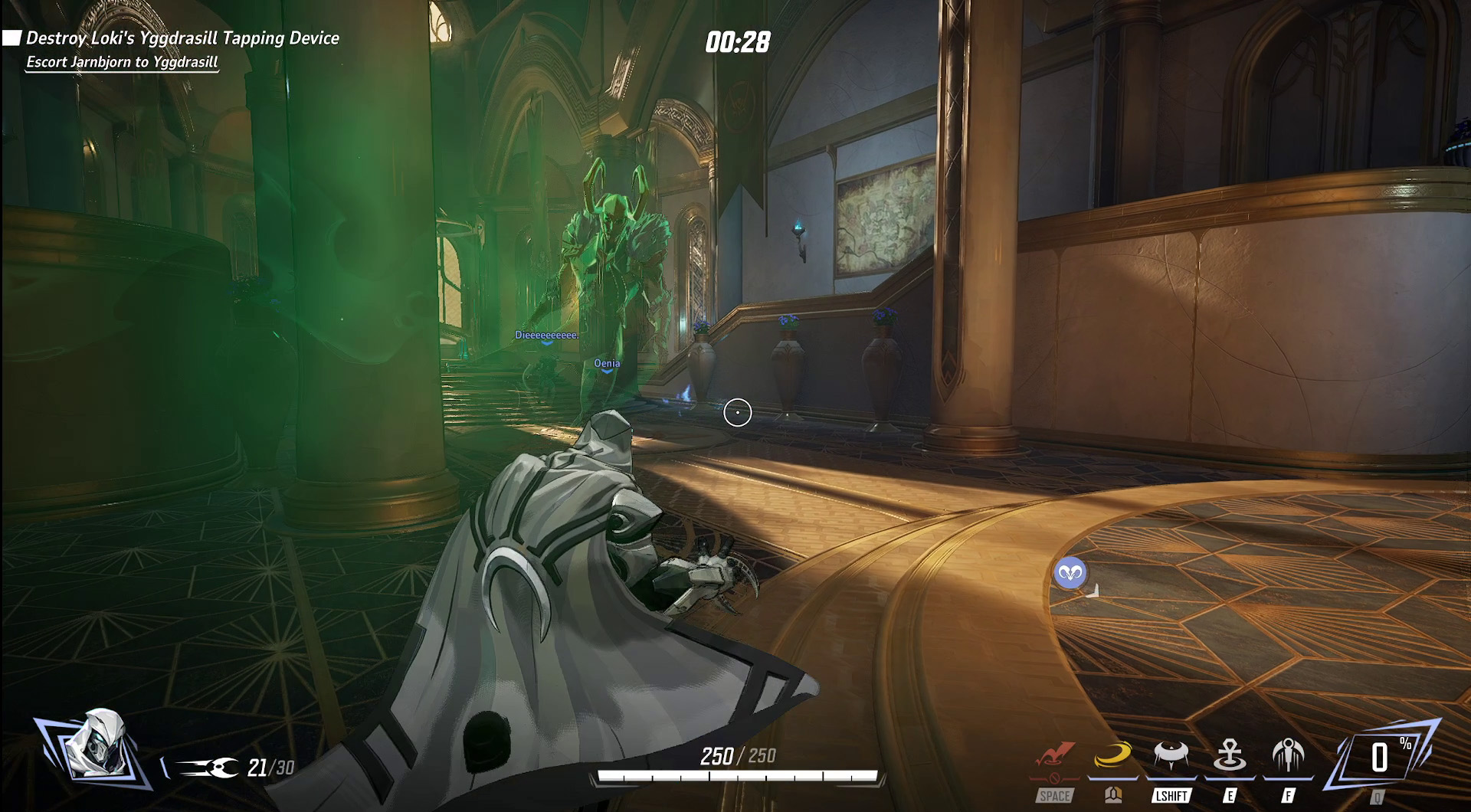
Task: Use the white crescent Moonlight Hook ability
Action: (1171, 755)
